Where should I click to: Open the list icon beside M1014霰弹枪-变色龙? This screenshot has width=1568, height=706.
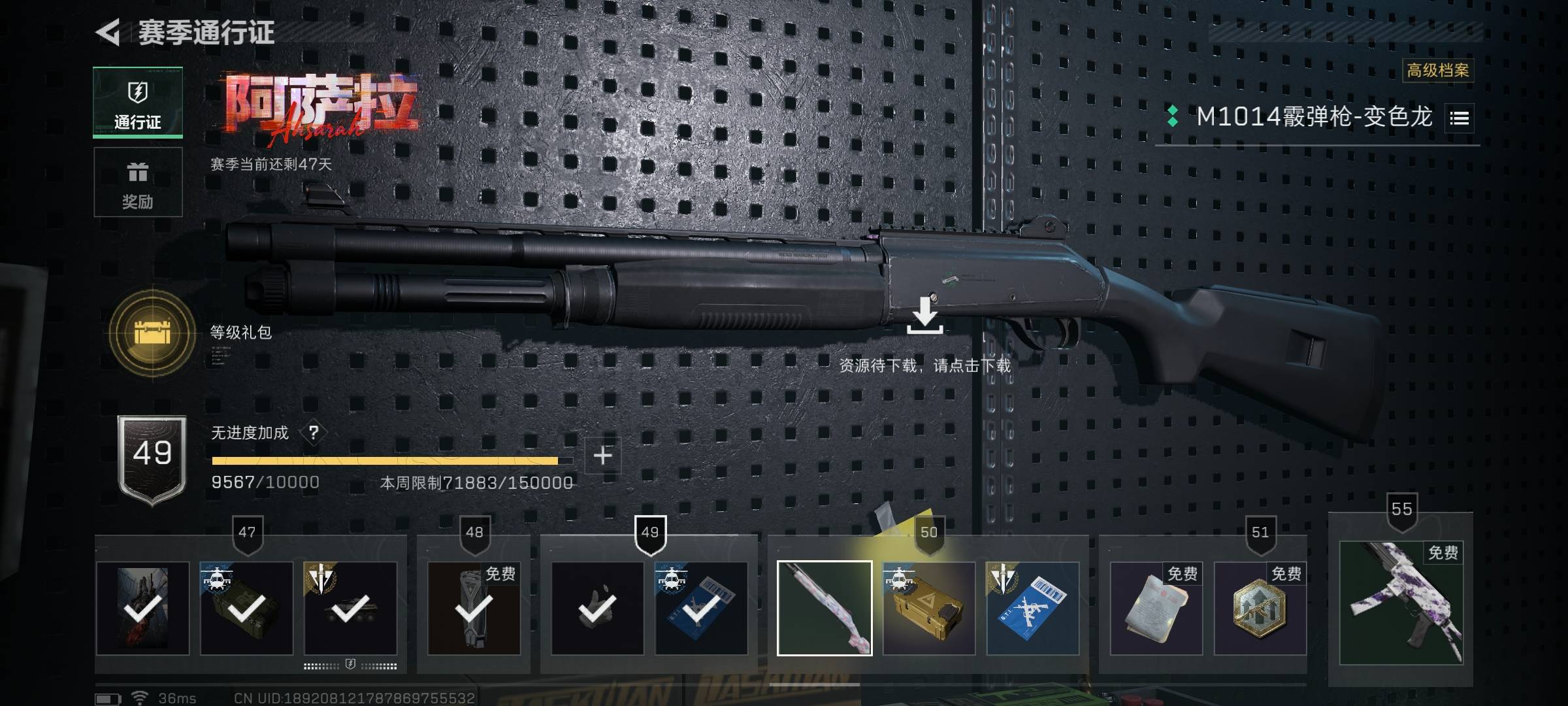tap(1460, 118)
